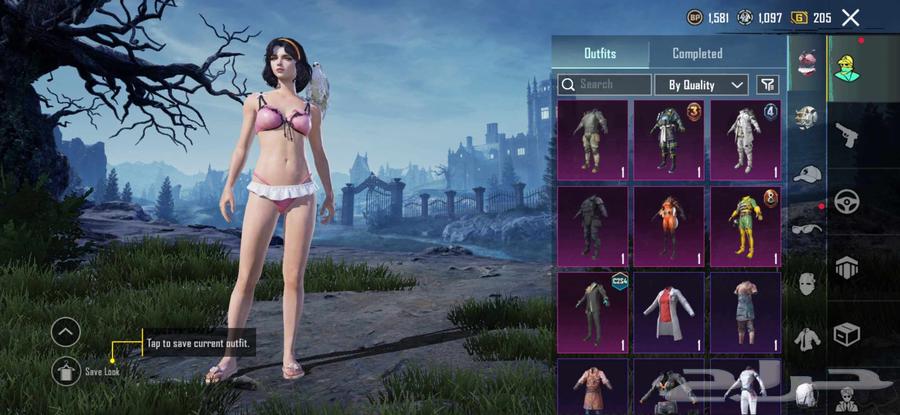Expand the up-arrow circle button

pos(65,331)
